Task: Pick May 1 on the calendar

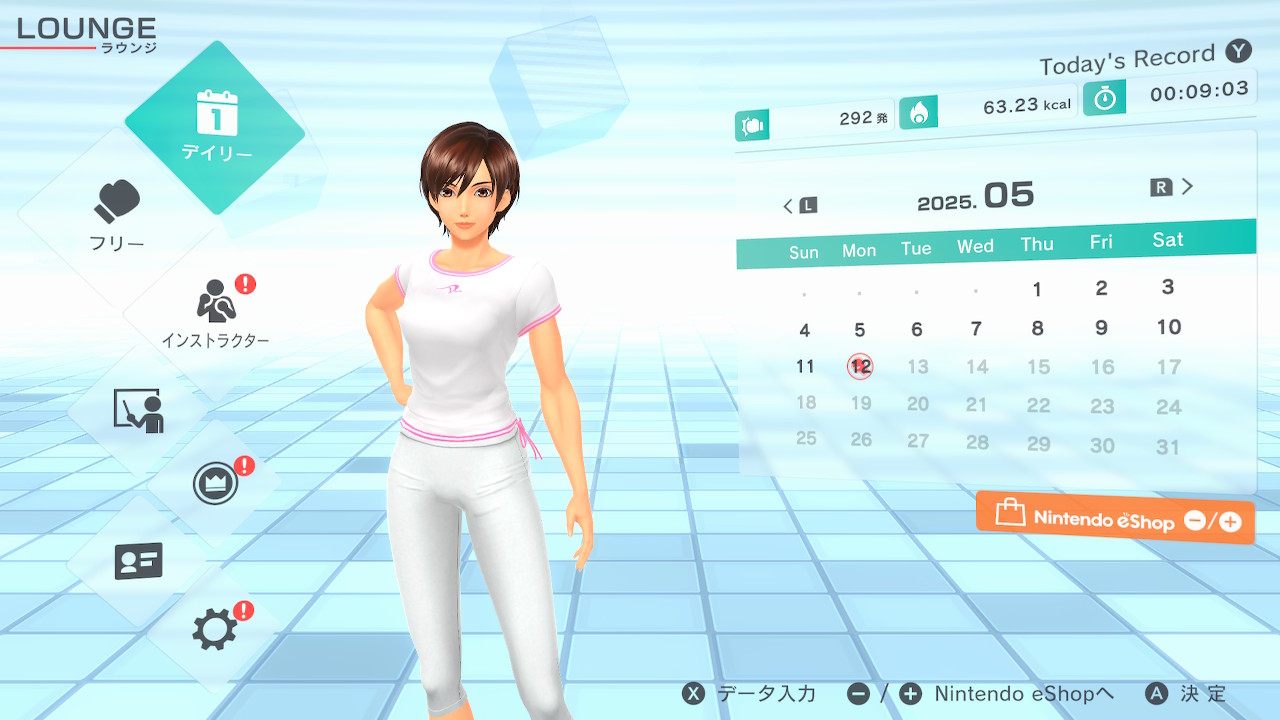Action: [1037, 290]
